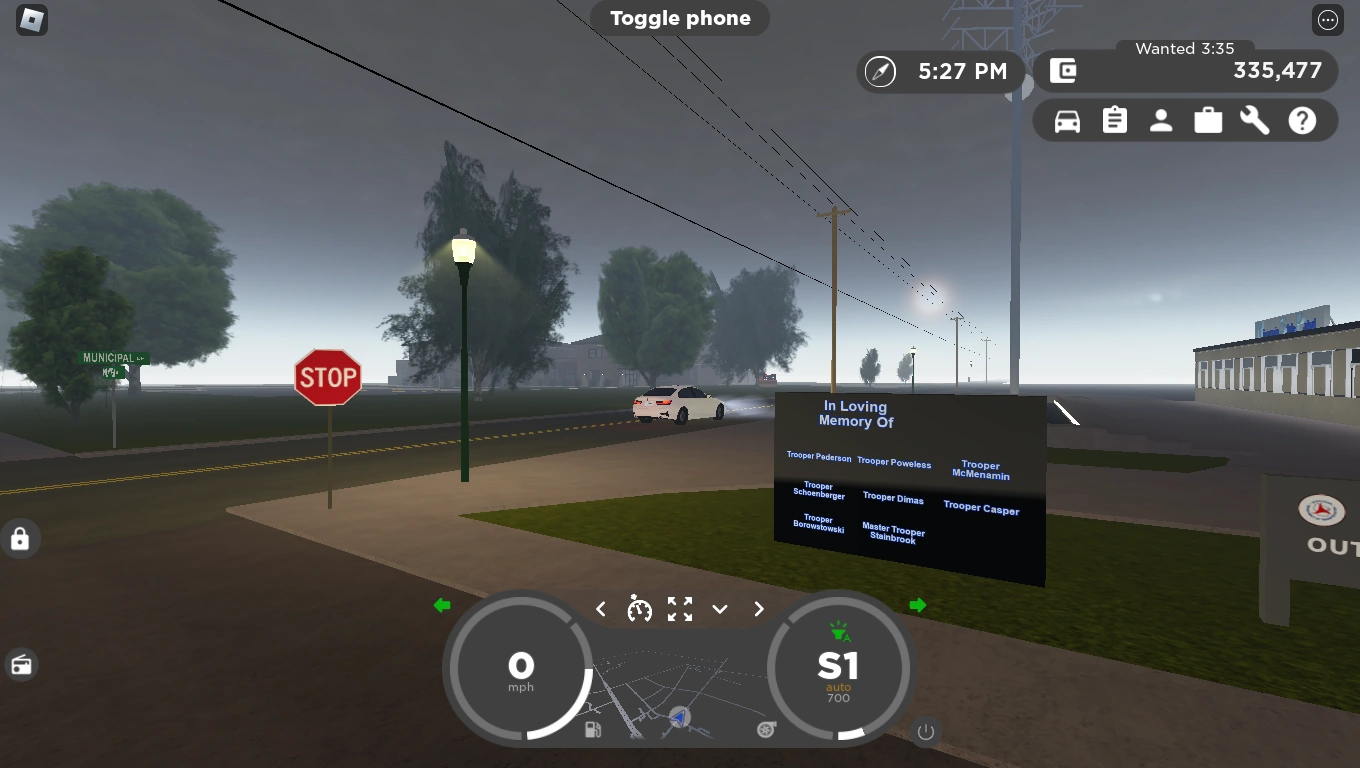Activate the left turn signal arrow
The width and height of the screenshot is (1360, 768).
point(441,605)
